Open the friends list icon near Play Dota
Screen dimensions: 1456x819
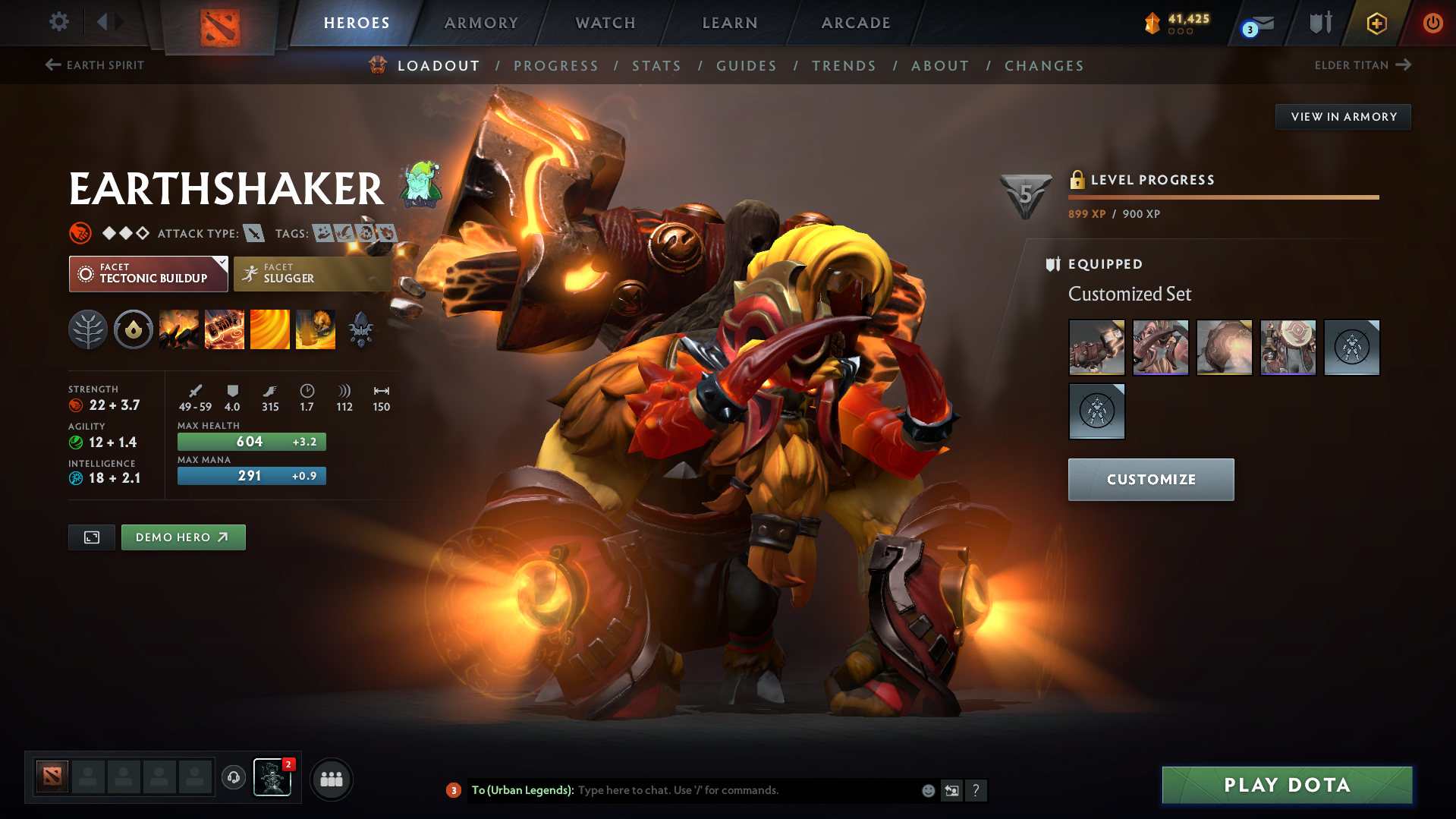(331, 779)
